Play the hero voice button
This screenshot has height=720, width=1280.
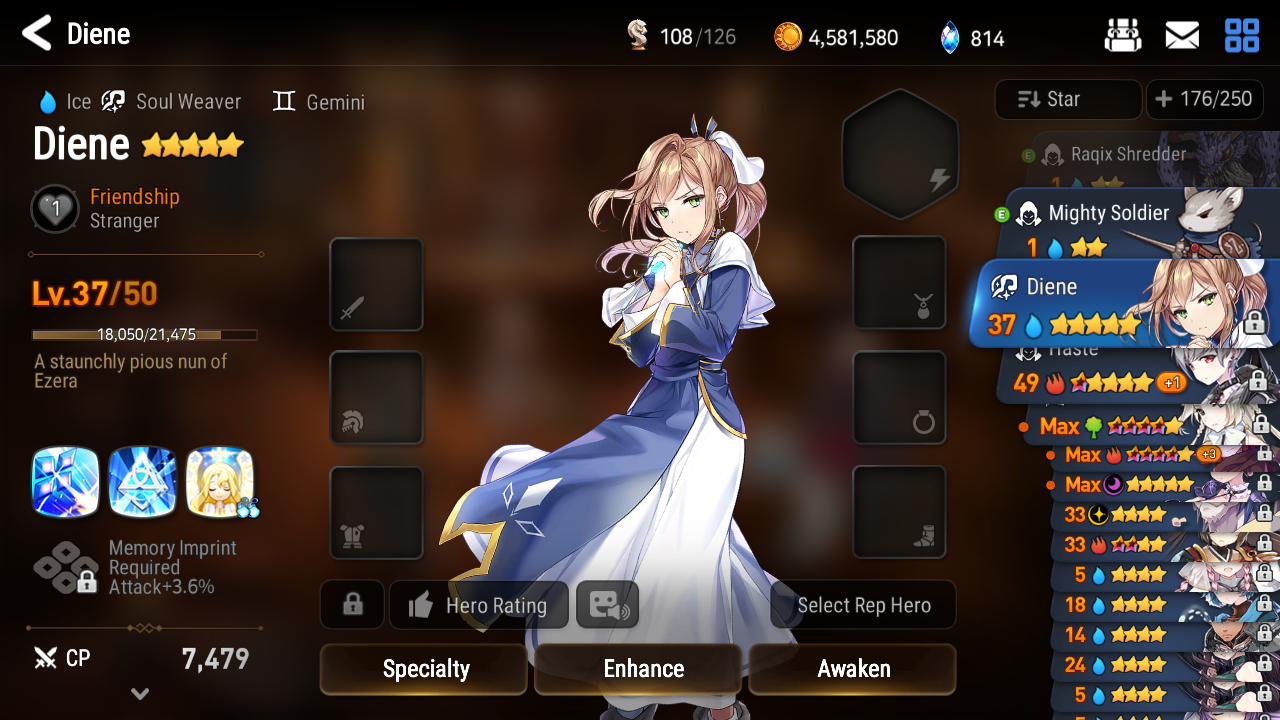click(607, 605)
